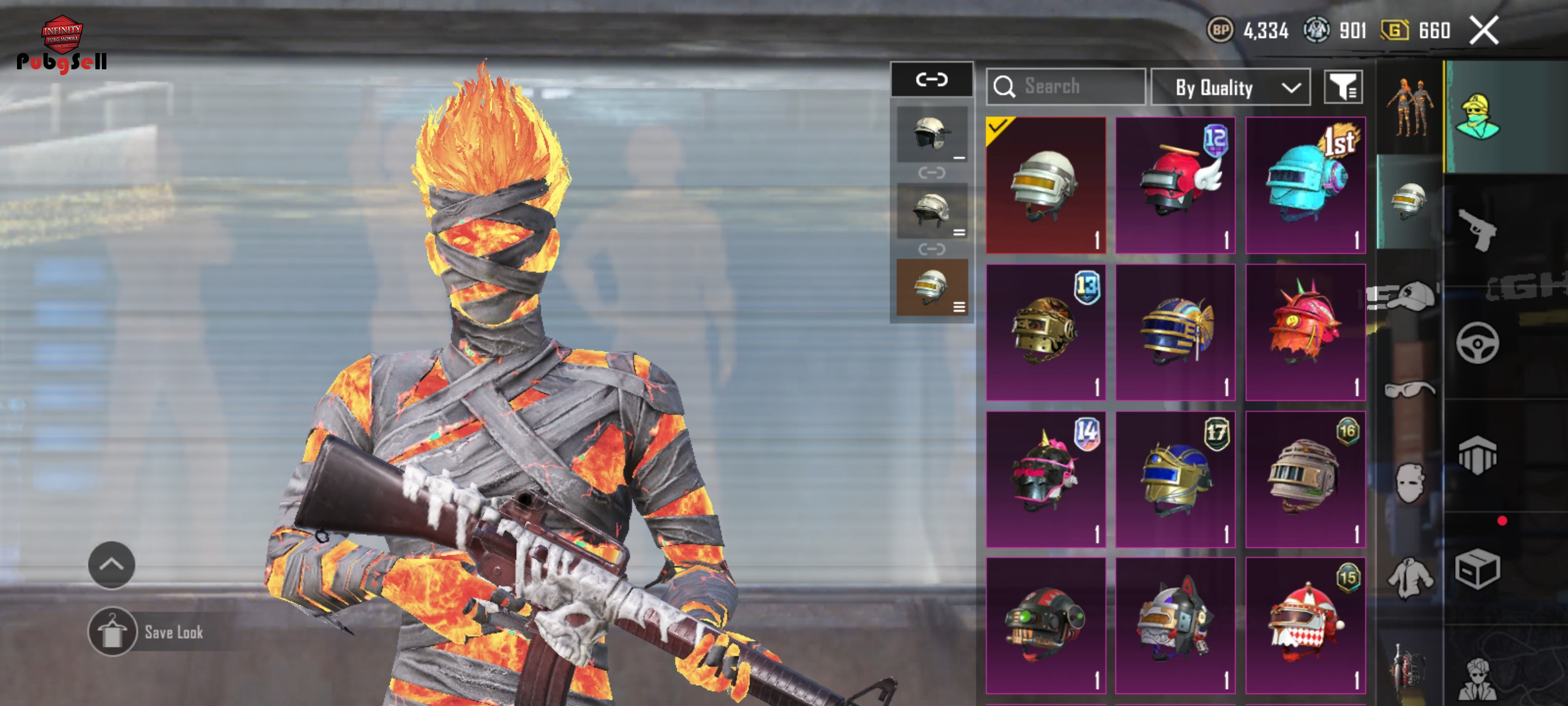The image size is (1568, 706).
Task: Select the black and pink season 14 helmet
Action: (x=1045, y=479)
